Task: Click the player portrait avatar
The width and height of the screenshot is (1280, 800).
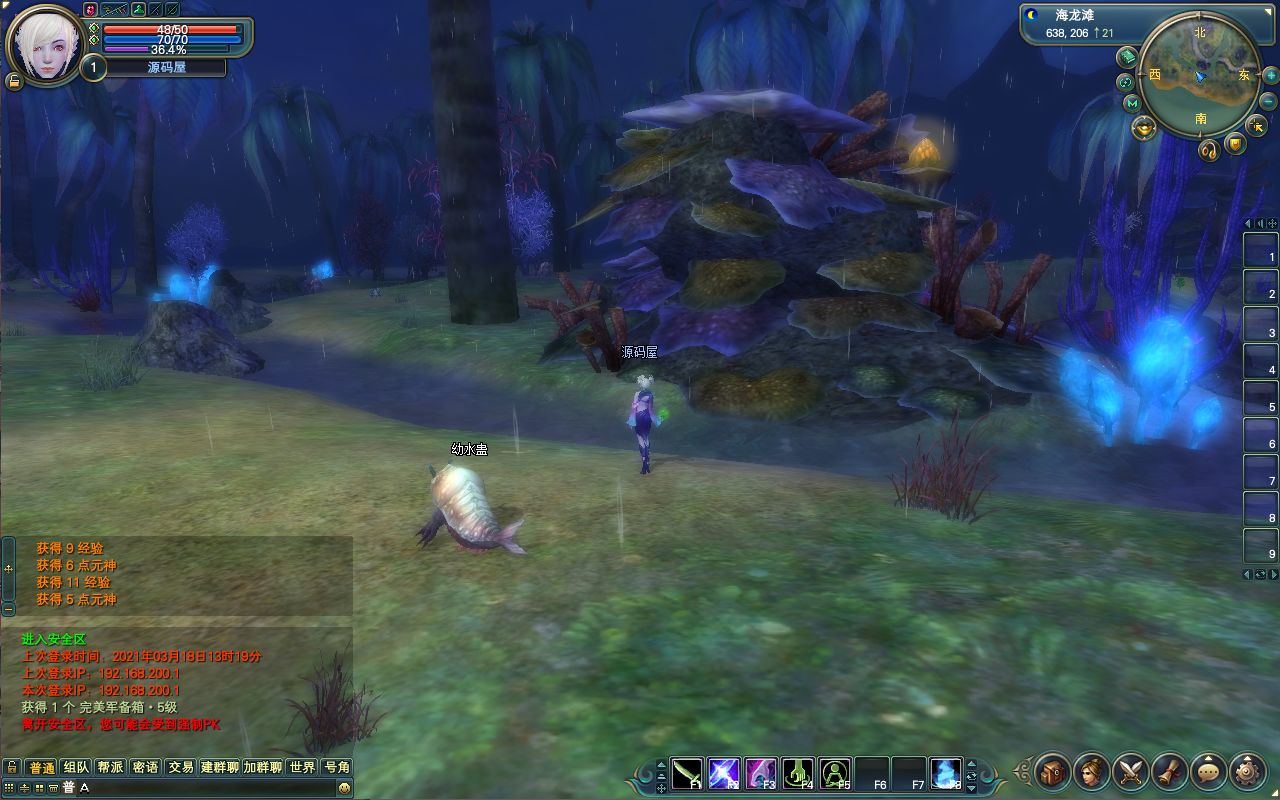Action: 45,46
